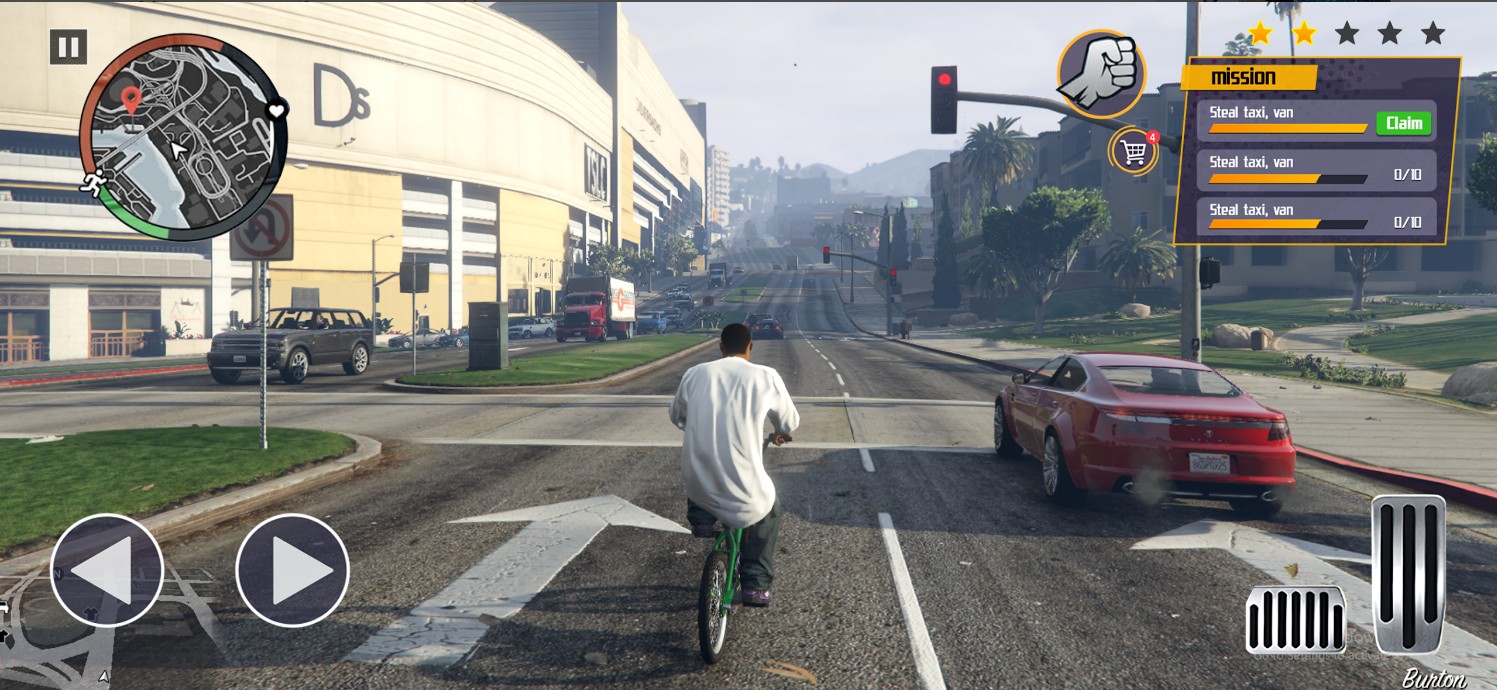This screenshot has height=690, width=1497.
Task: Steer left with the left arrow button
Action: click(x=107, y=570)
